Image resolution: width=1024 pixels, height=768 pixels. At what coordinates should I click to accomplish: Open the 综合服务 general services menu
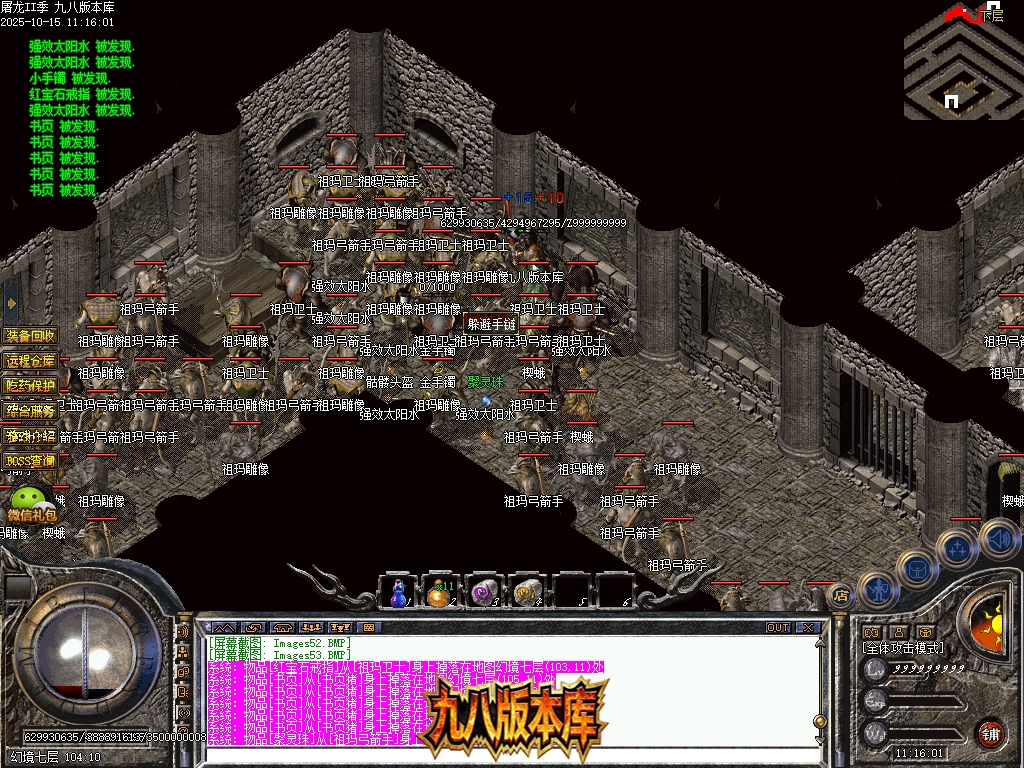[x=31, y=410]
